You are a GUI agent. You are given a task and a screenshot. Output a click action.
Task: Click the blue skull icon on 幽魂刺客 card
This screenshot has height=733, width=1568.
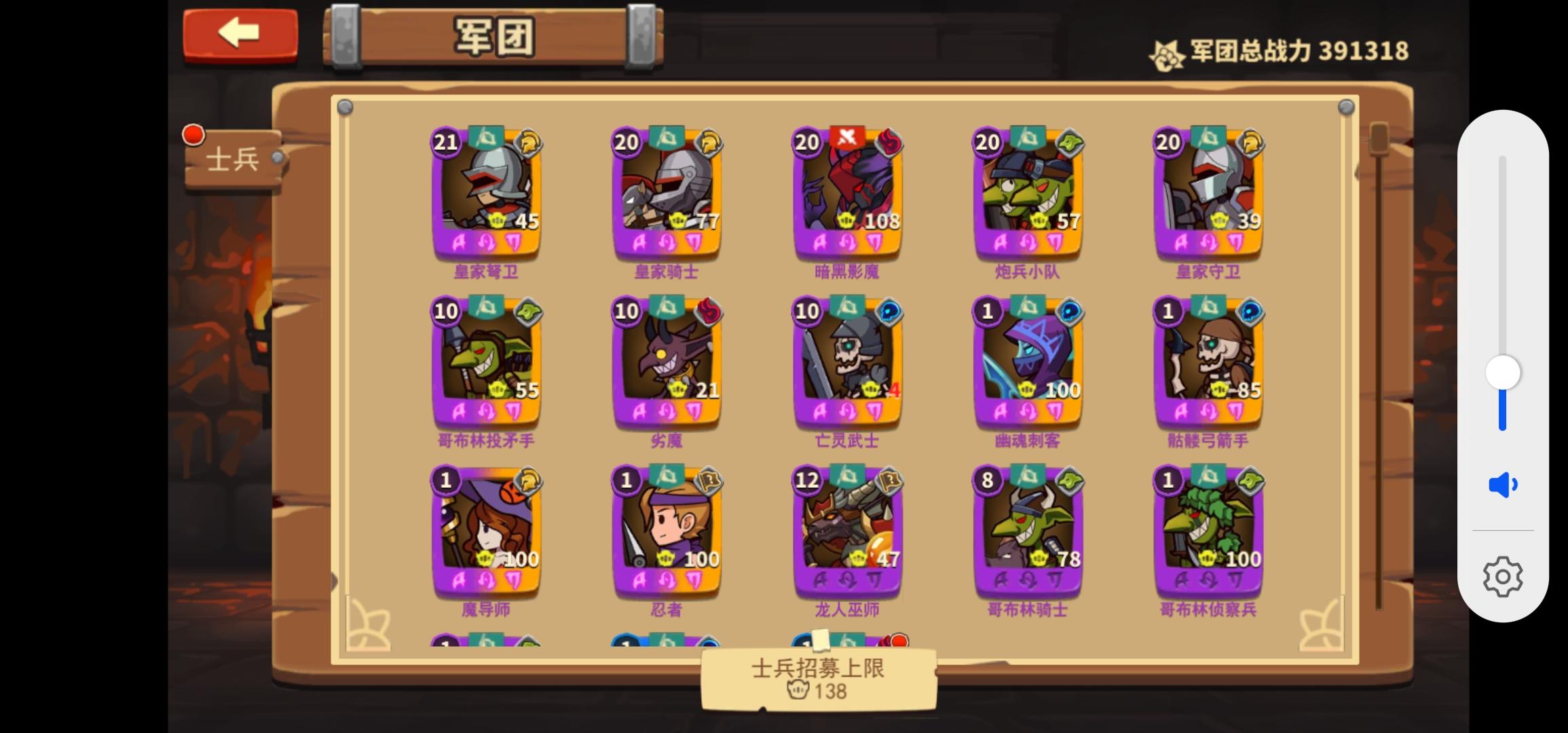click(x=1069, y=311)
